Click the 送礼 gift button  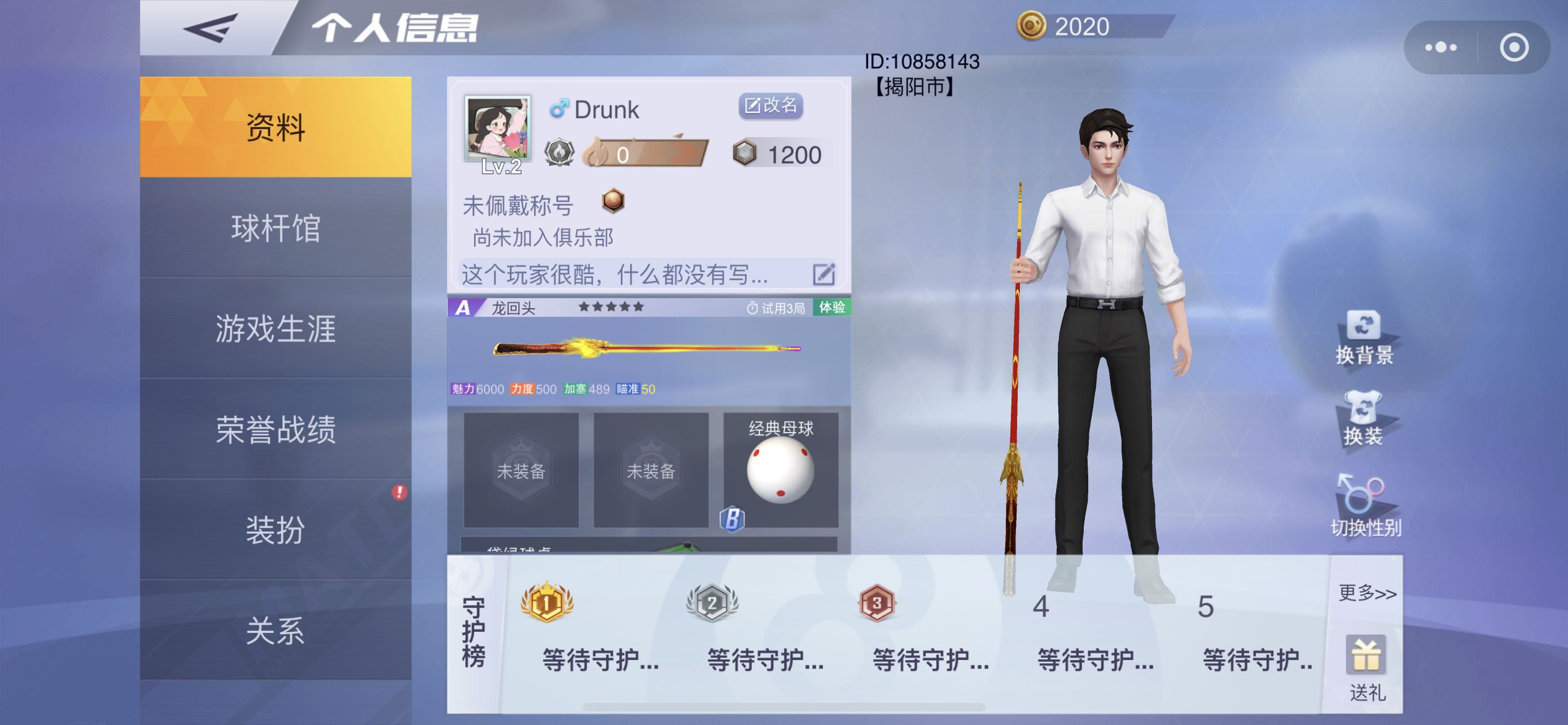point(1366,667)
